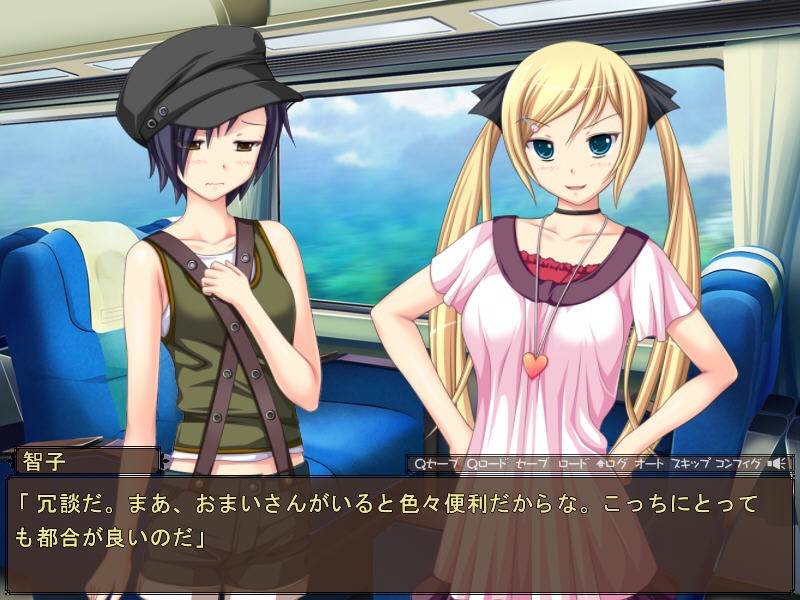Open the セーブ save menu
This screenshot has height=600, width=800.
pos(531,464)
